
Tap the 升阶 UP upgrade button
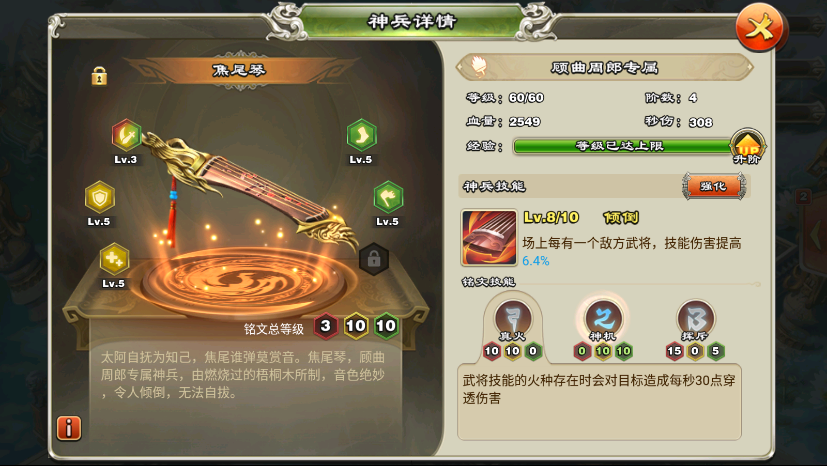point(747,146)
